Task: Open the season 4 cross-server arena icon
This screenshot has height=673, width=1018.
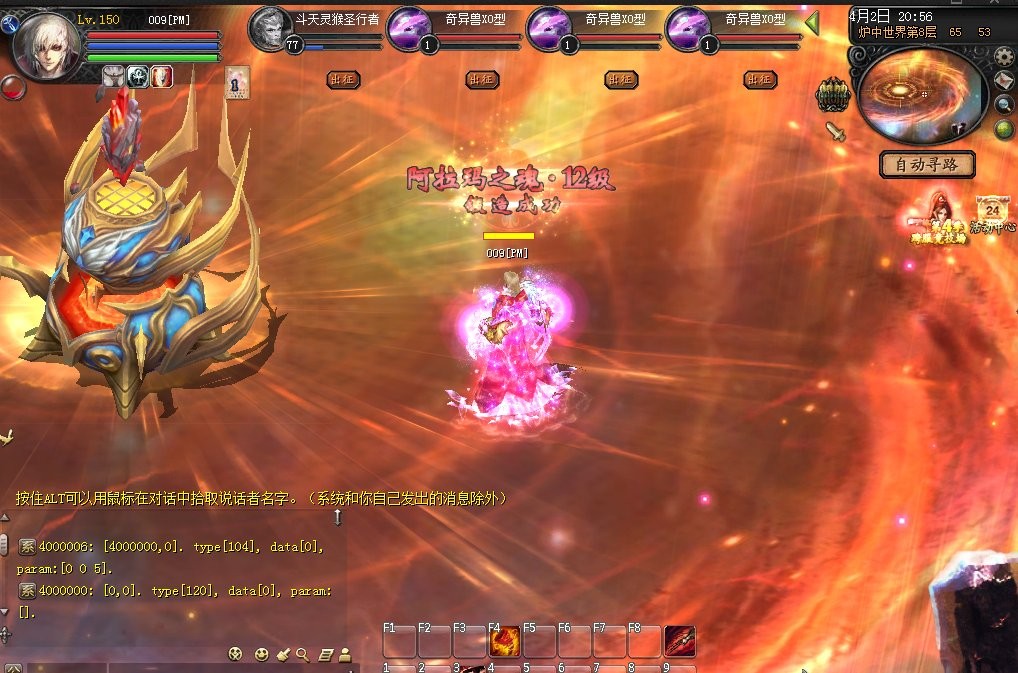Action: [936, 218]
